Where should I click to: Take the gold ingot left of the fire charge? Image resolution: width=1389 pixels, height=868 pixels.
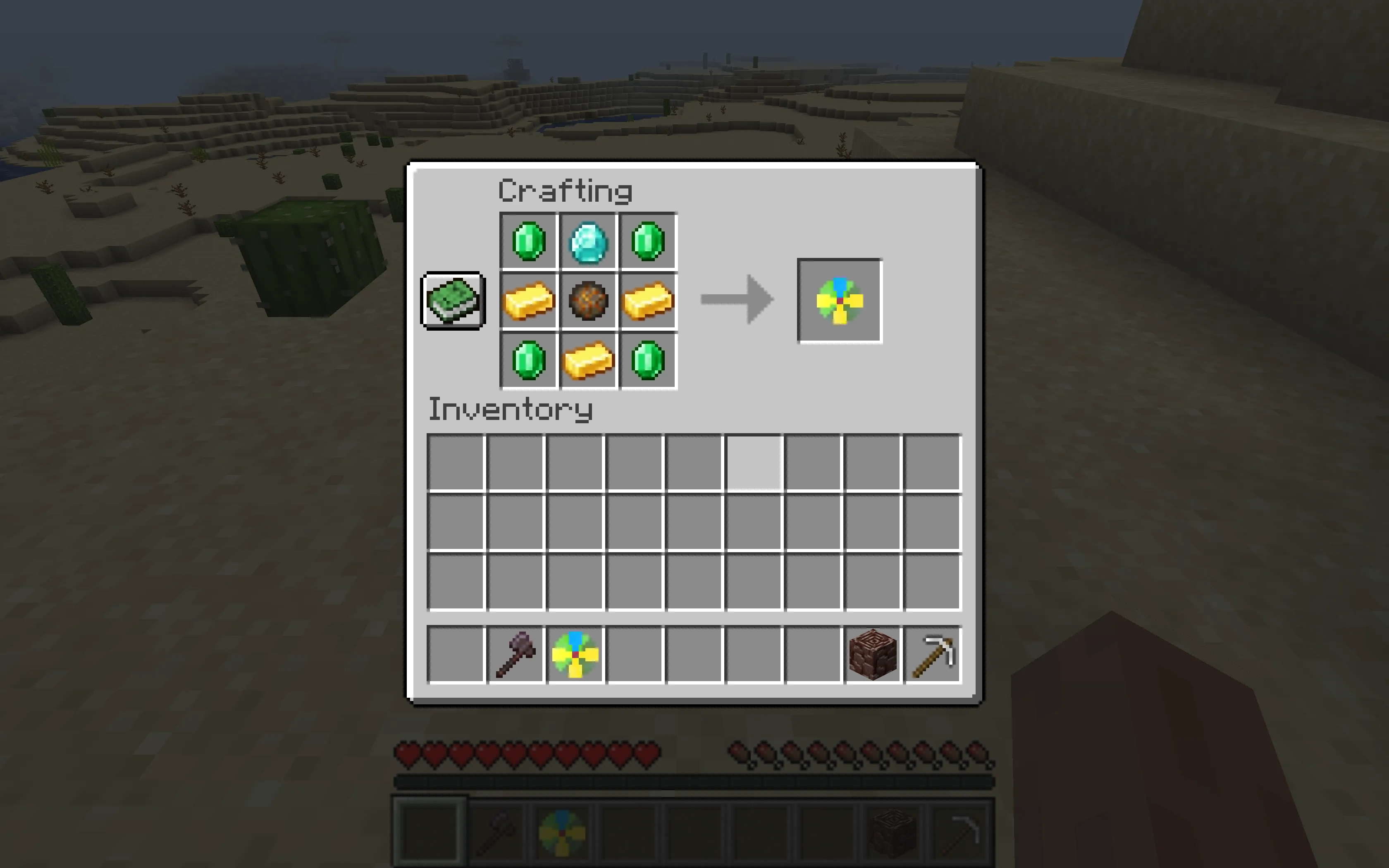tap(529, 300)
